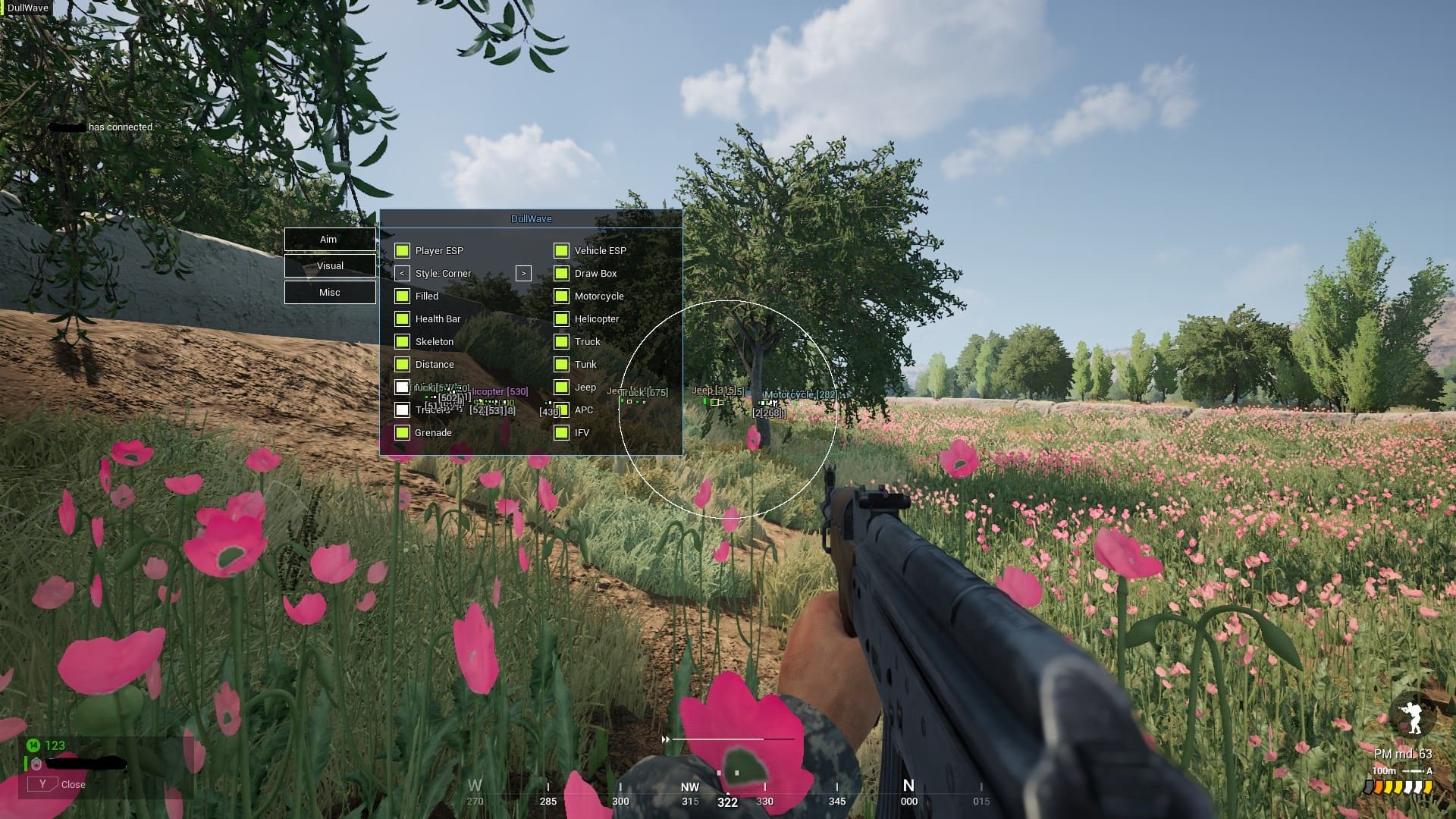Disable the Skeleton checkbox
Screen dimensions: 1456x819
tap(402, 342)
